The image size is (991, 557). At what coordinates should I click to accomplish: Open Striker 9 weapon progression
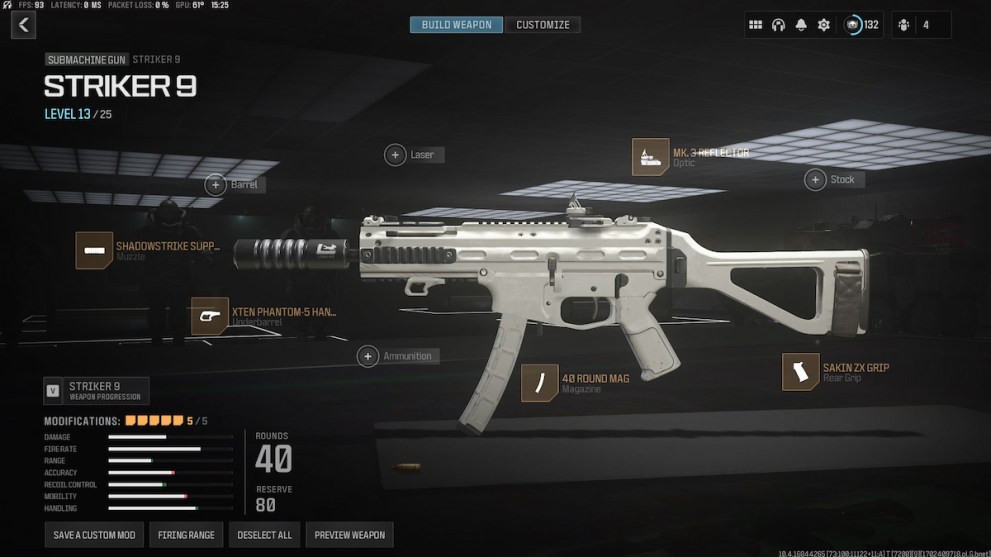pyautogui.click(x=96, y=391)
